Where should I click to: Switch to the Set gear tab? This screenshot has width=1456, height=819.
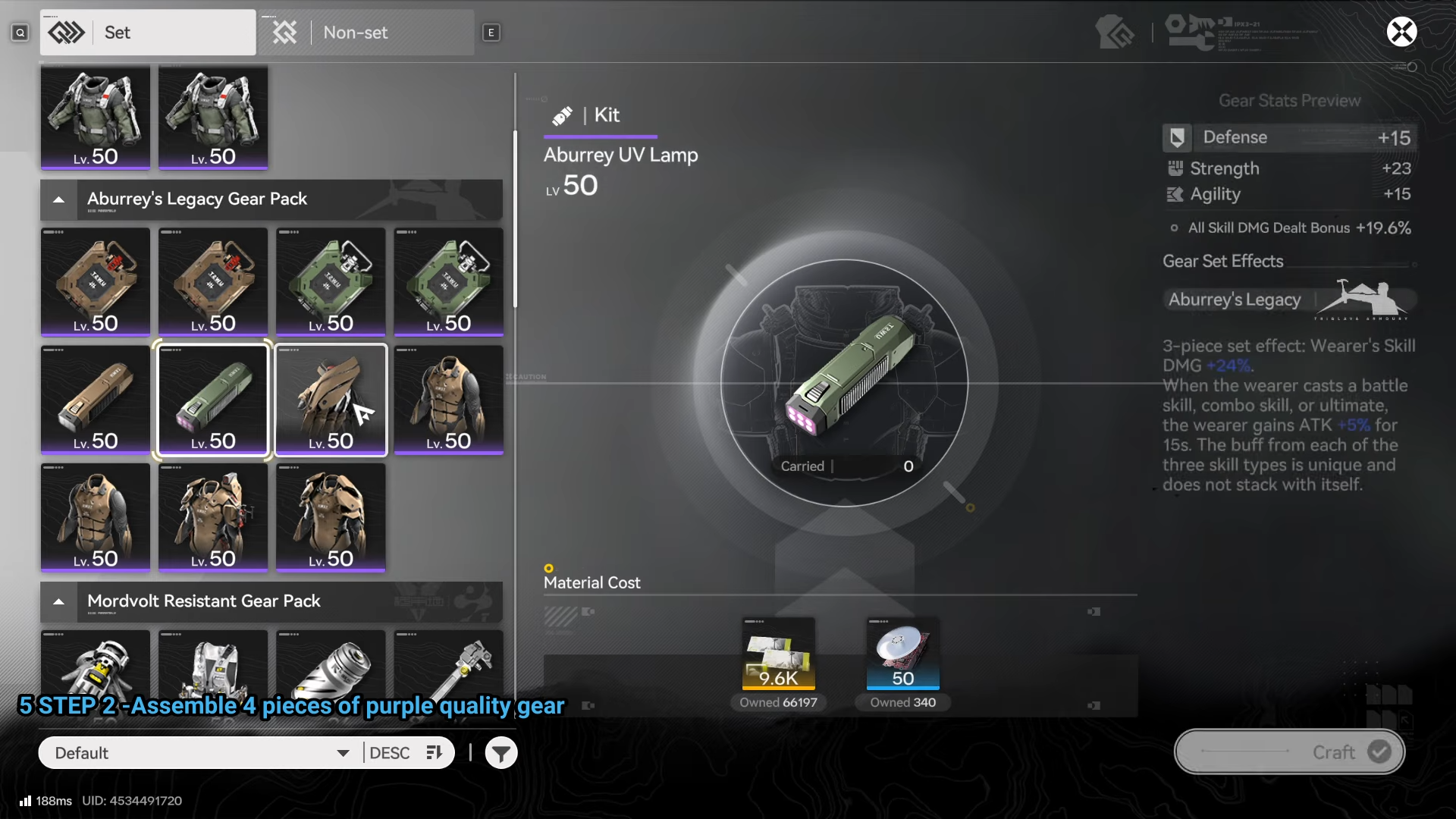point(148,33)
